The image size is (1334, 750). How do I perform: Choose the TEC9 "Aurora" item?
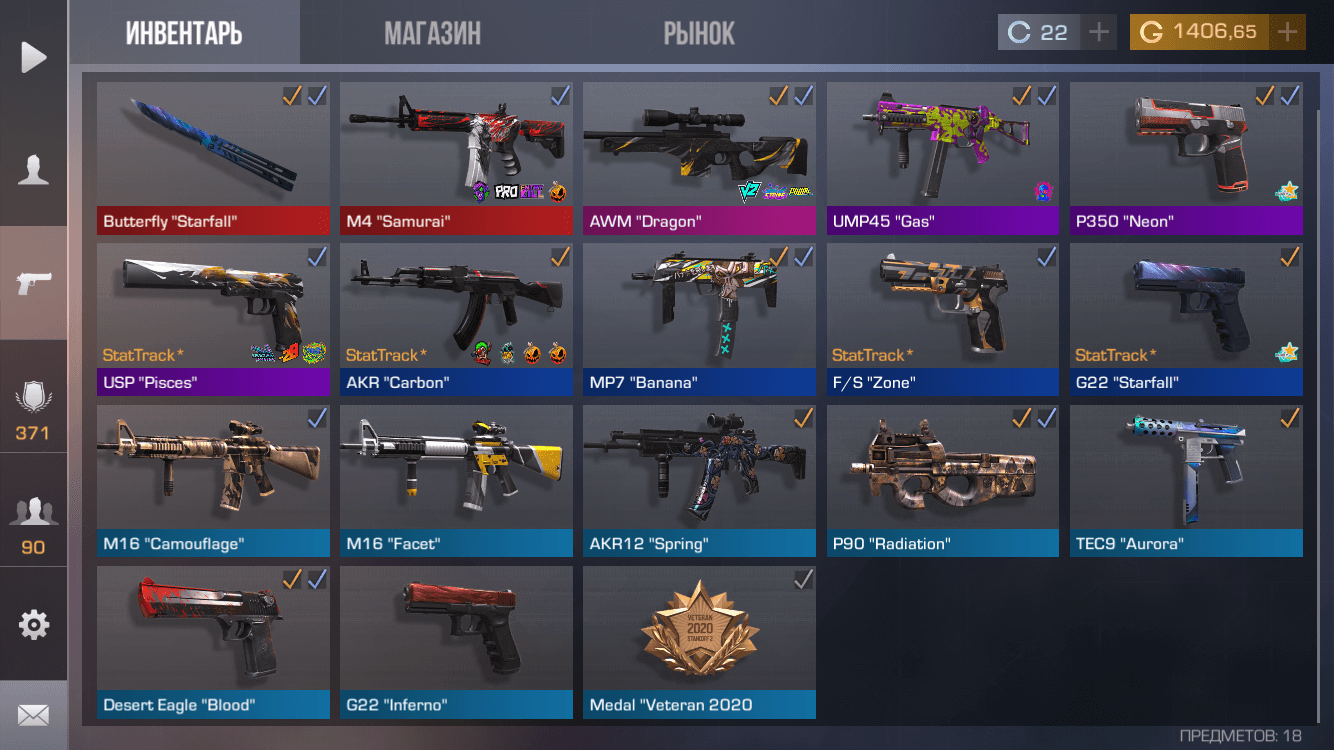tap(1186, 481)
